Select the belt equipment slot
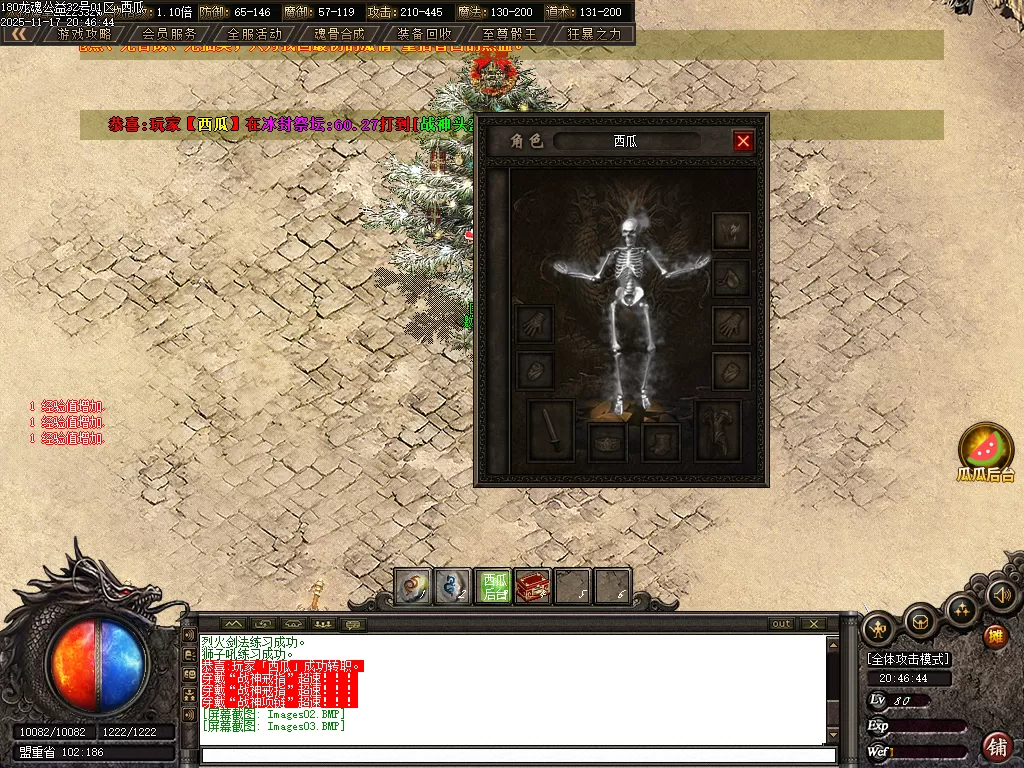 607,442
